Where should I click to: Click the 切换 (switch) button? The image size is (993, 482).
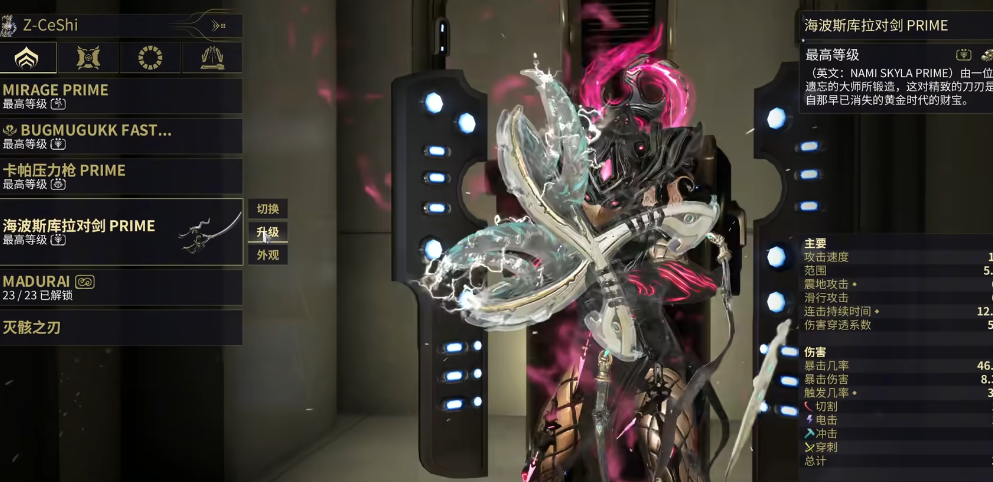pos(267,209)
